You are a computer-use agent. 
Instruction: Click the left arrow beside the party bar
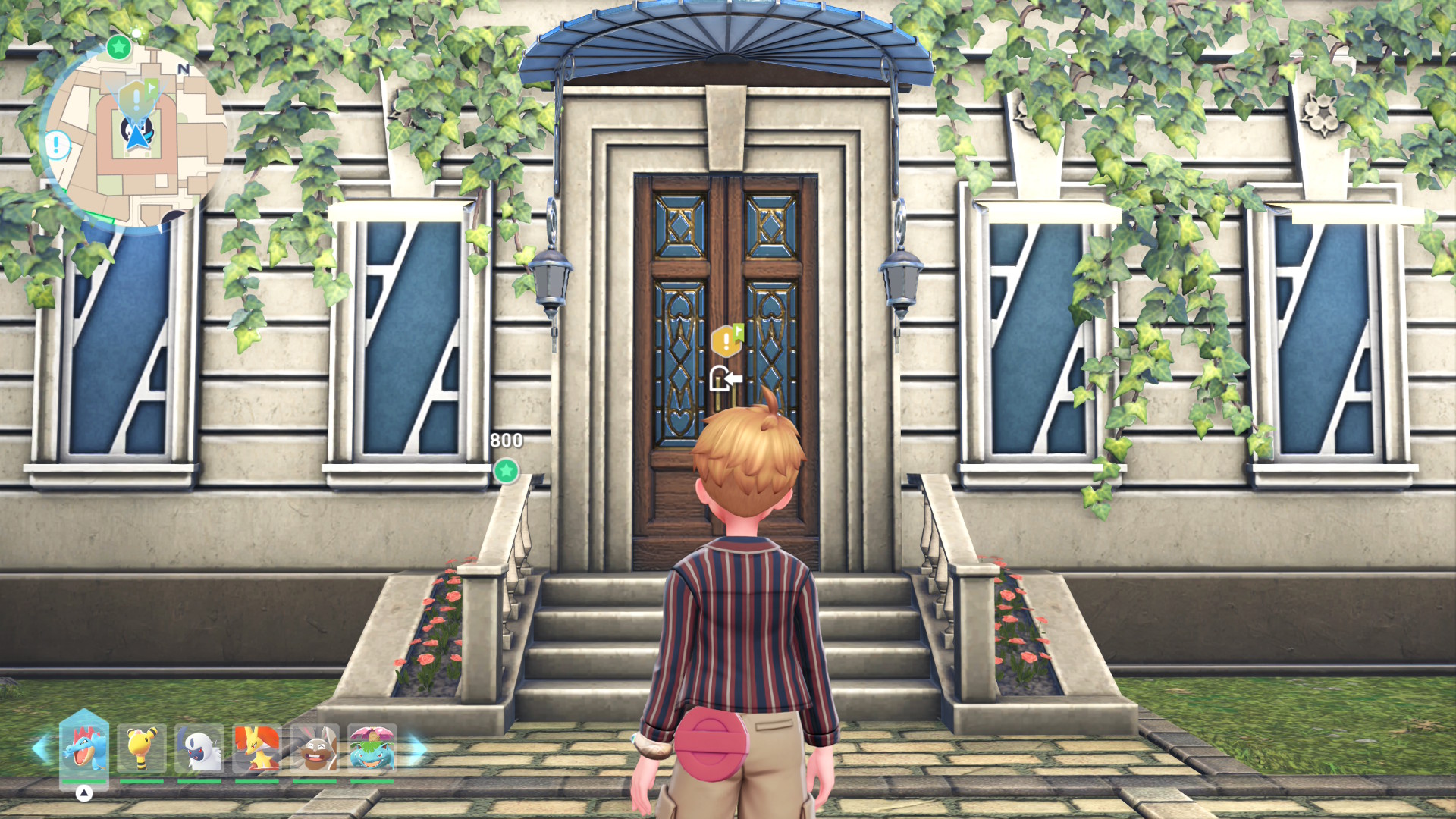pyautogui.click(x=40, y=748)
